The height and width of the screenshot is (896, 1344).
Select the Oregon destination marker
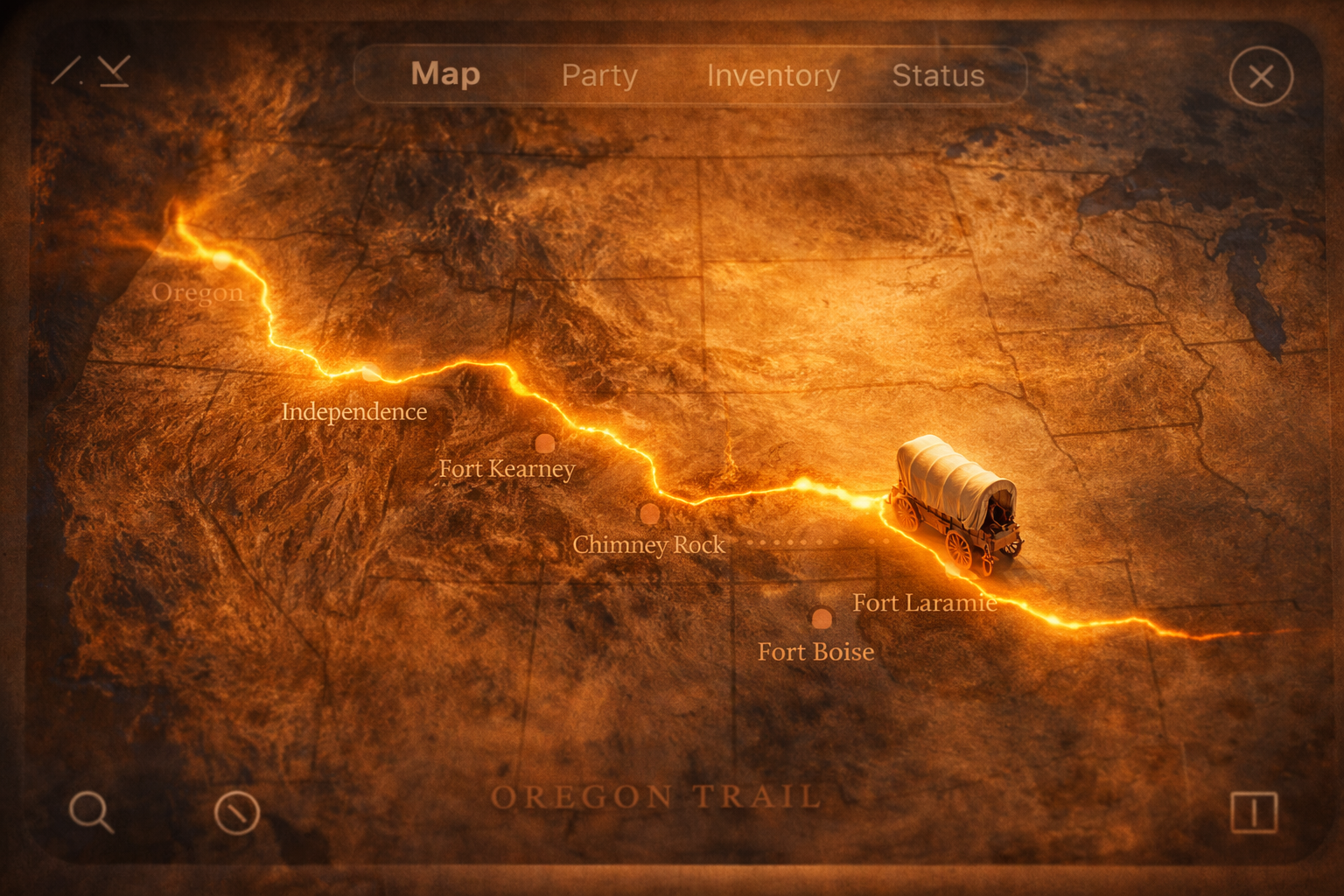(221, 262)
